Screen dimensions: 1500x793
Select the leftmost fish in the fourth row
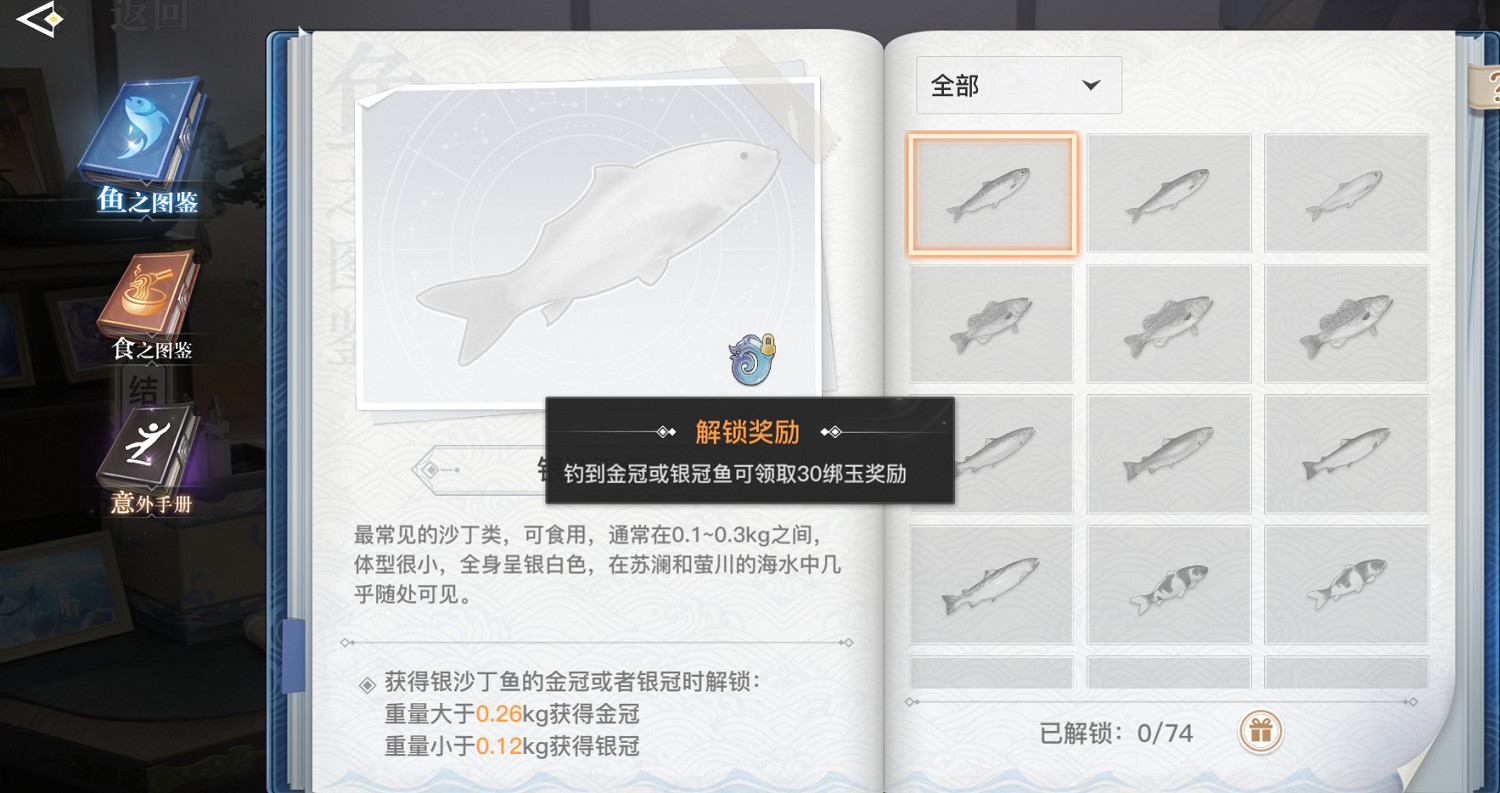tap(991, 583)
